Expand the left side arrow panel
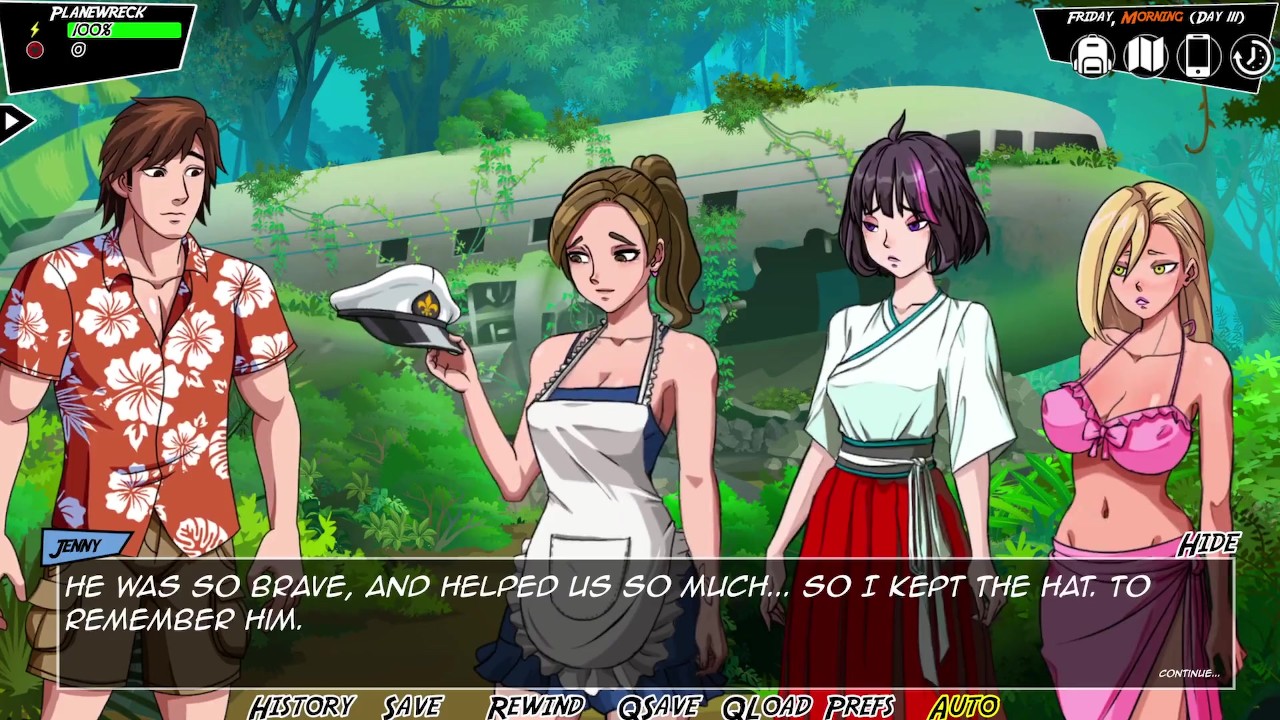The height and width of the screenshot is (720, 1280). point(14,123)
